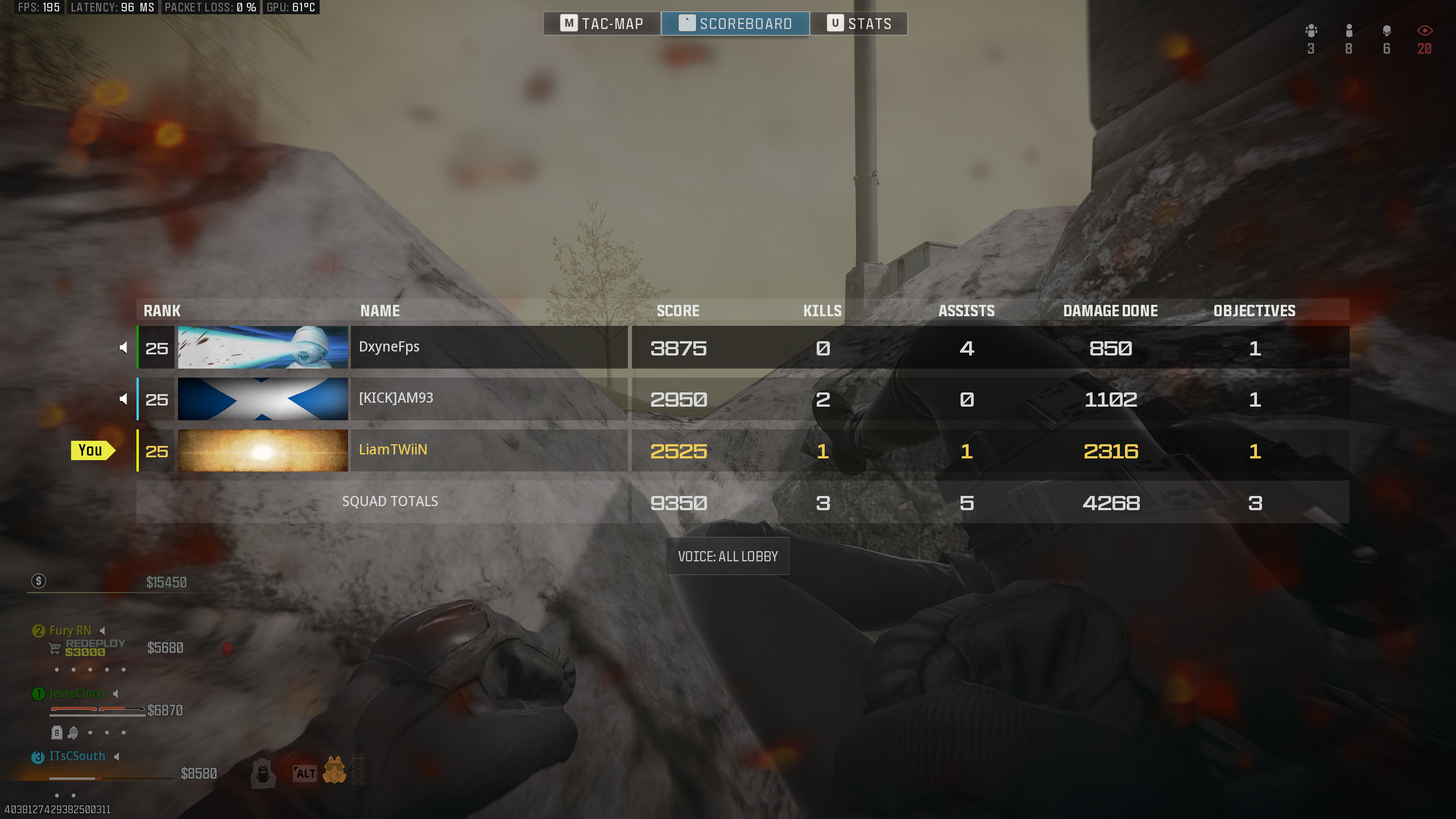Click LiamTWiiN's golden calling card
1456x819 pixels.
[263, 450]
